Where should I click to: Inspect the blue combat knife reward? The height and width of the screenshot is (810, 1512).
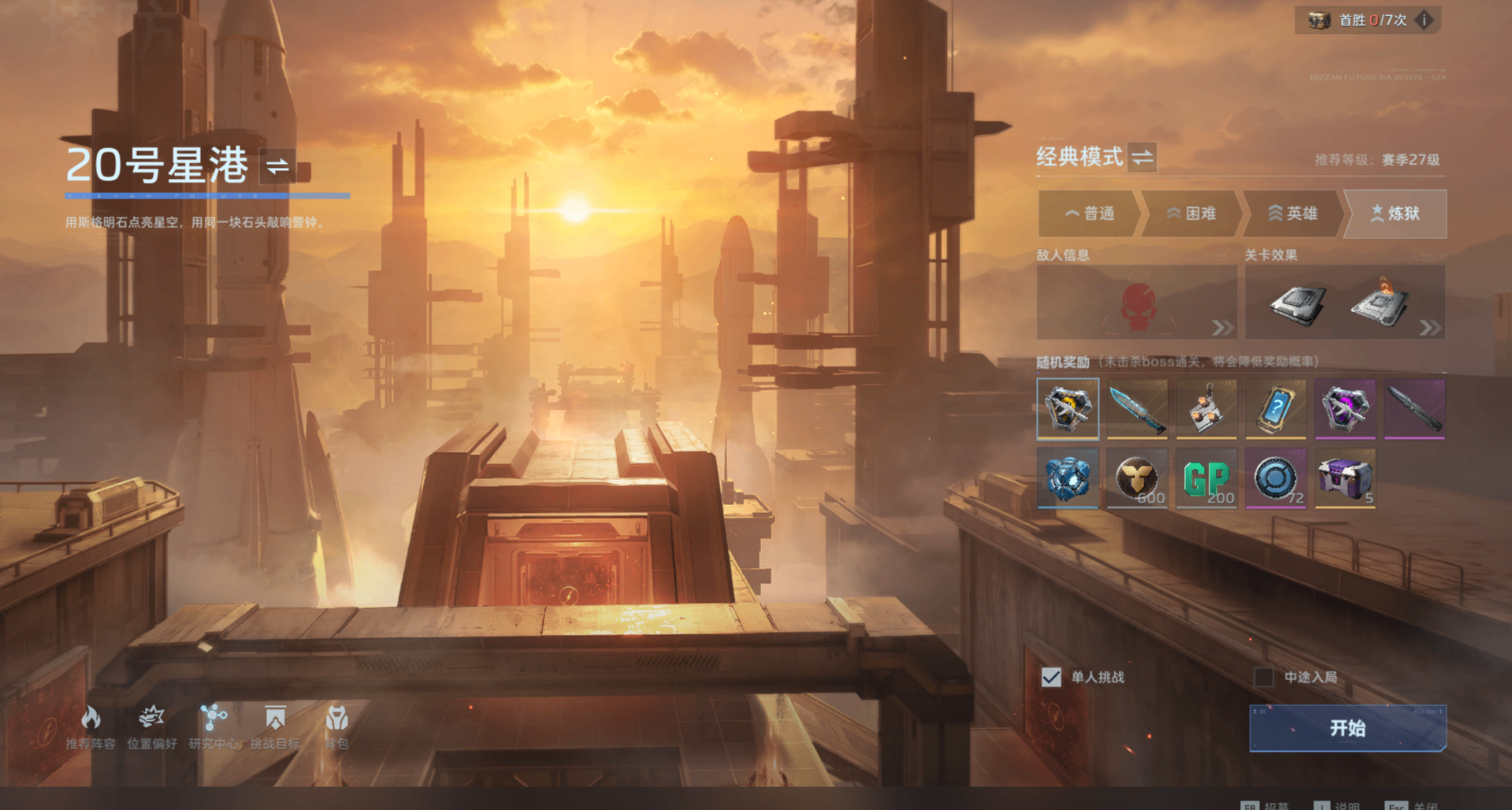1137,409
